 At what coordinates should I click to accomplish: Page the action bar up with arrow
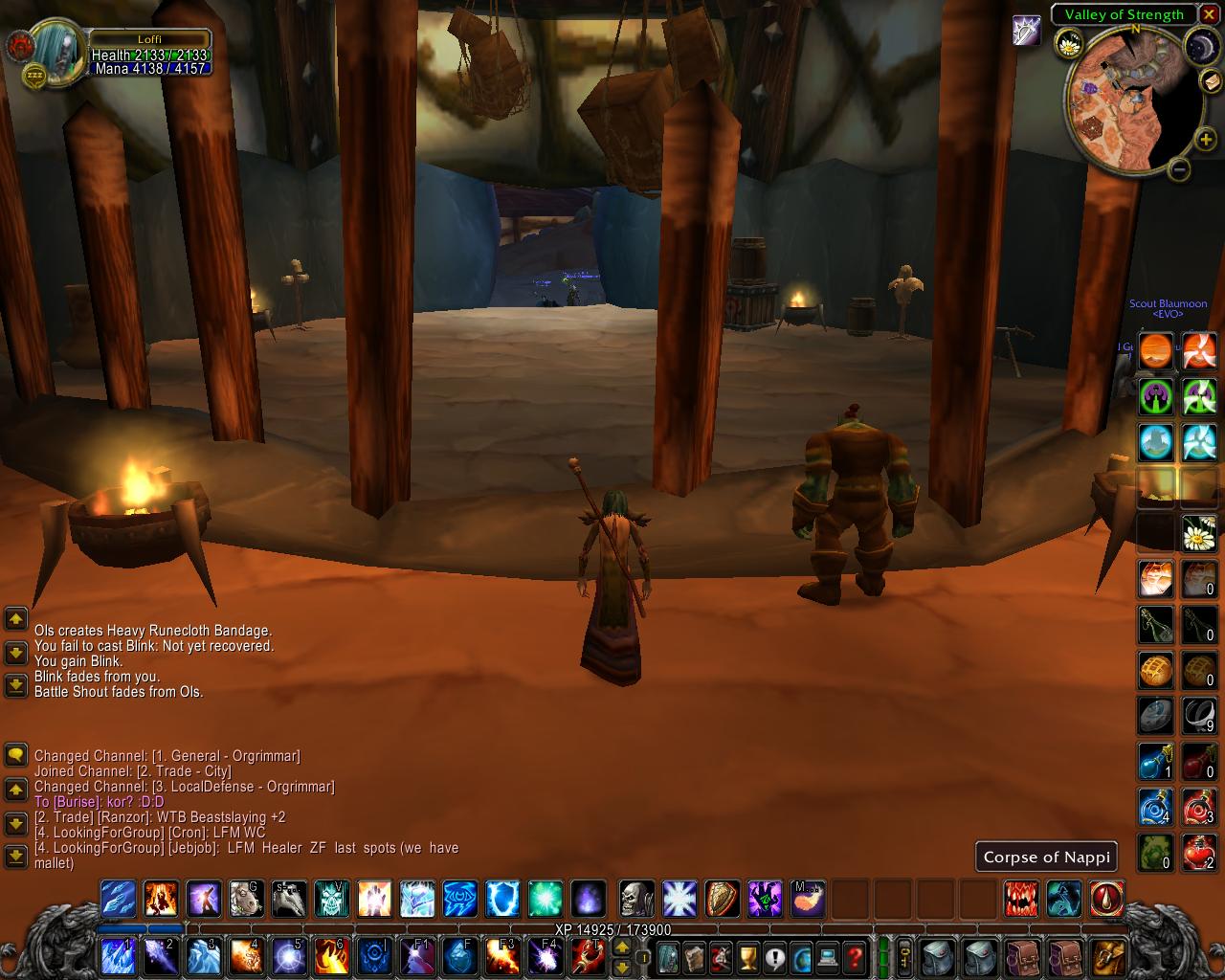coord(621,947)
